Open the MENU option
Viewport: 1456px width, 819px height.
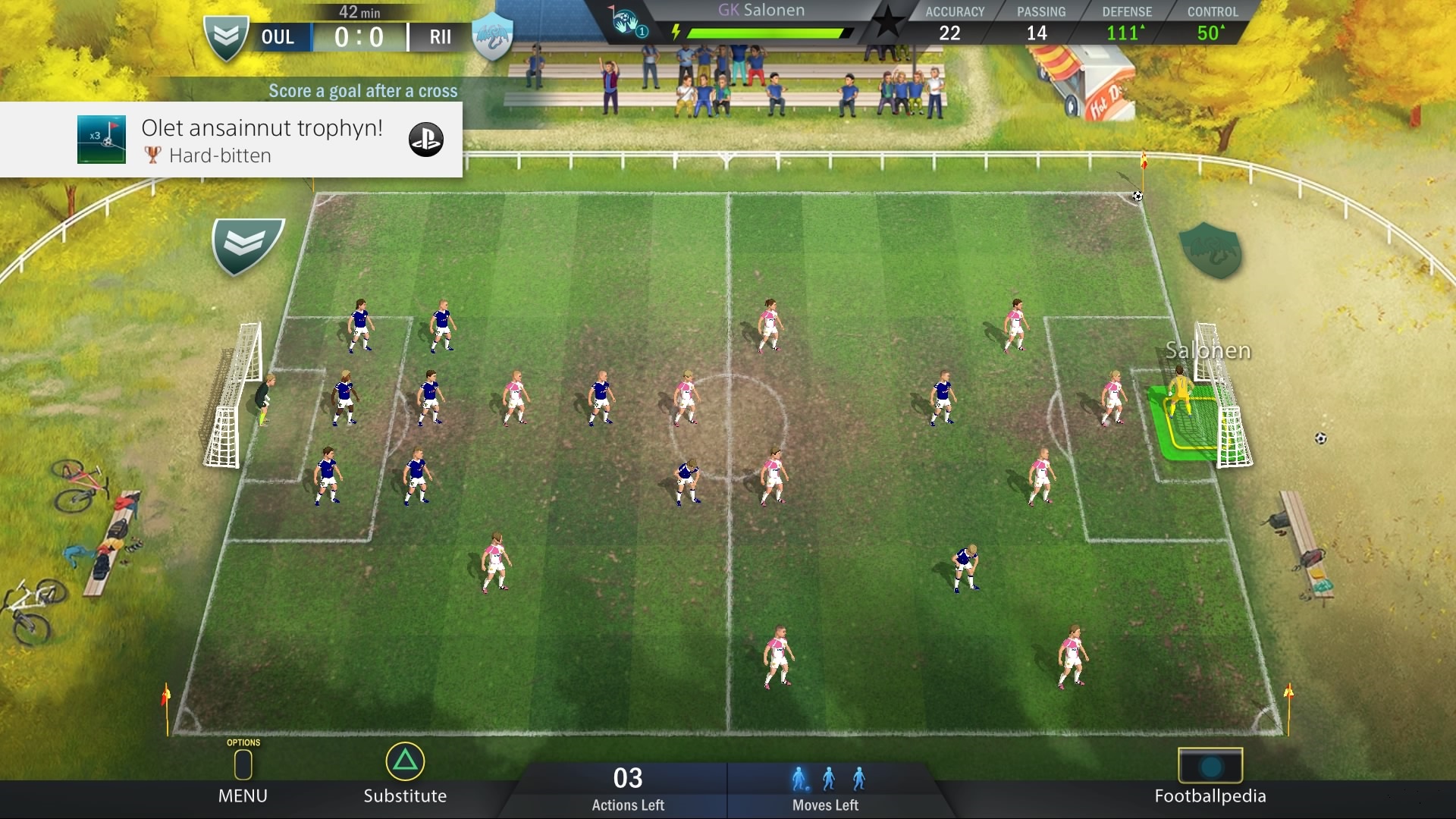(x=243, y=775)
